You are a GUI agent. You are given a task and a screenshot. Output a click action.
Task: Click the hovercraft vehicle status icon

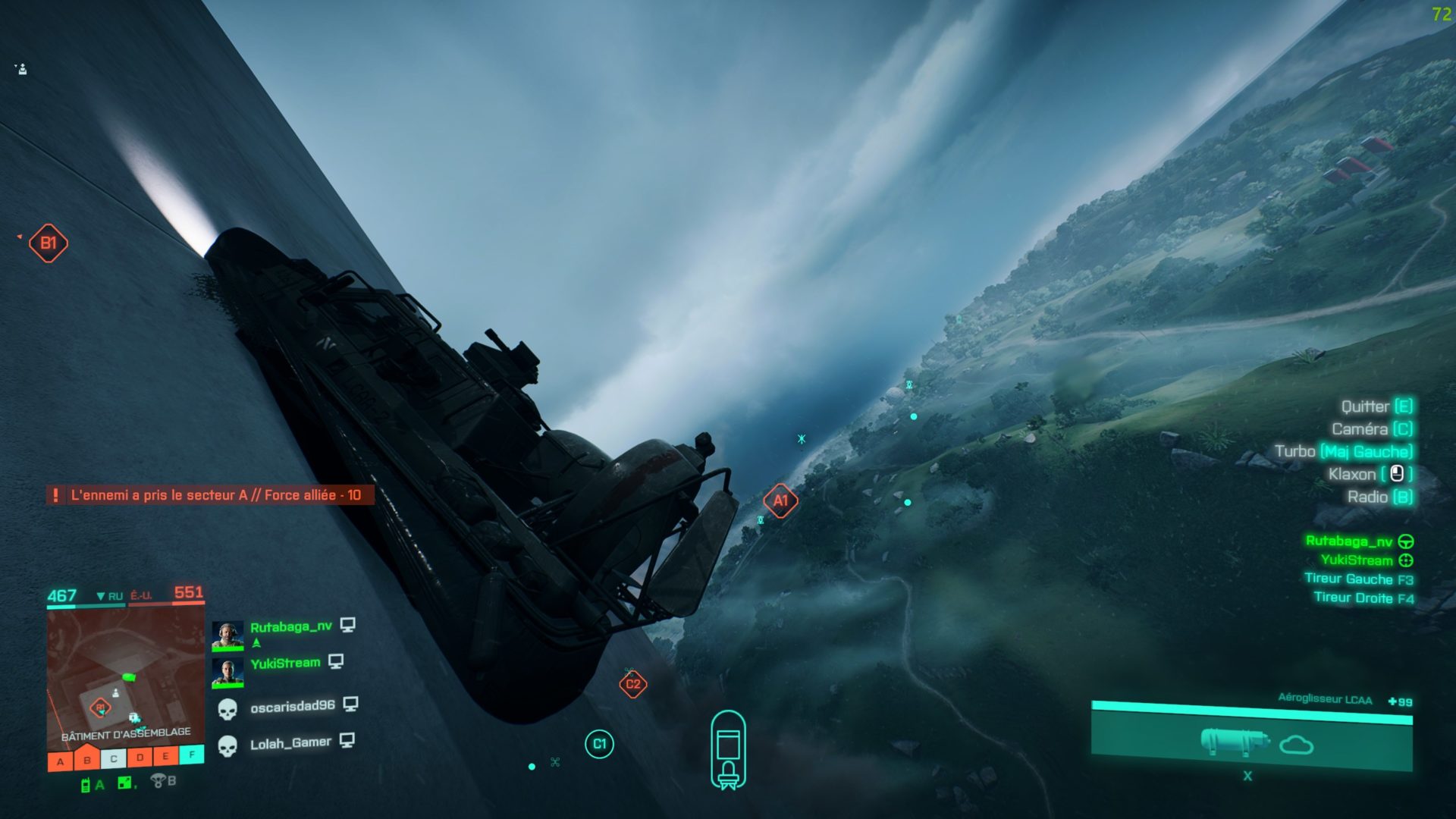click(728, 751)
